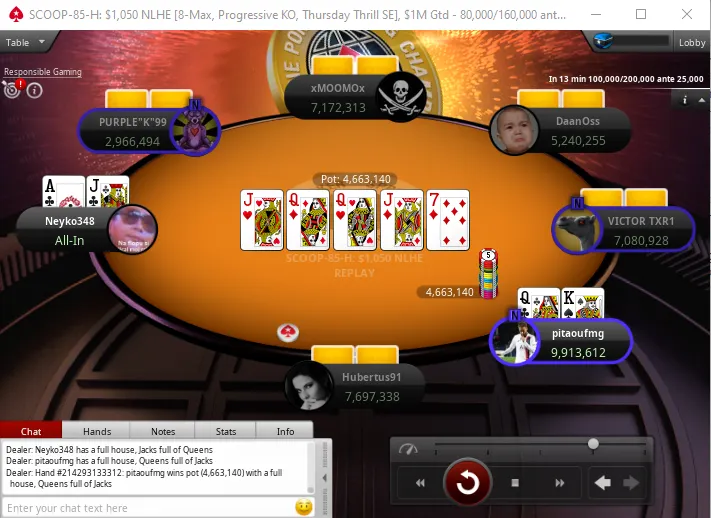Switch to the Hands tab
This screenshot has height=518, width=711.
[97, 431]
